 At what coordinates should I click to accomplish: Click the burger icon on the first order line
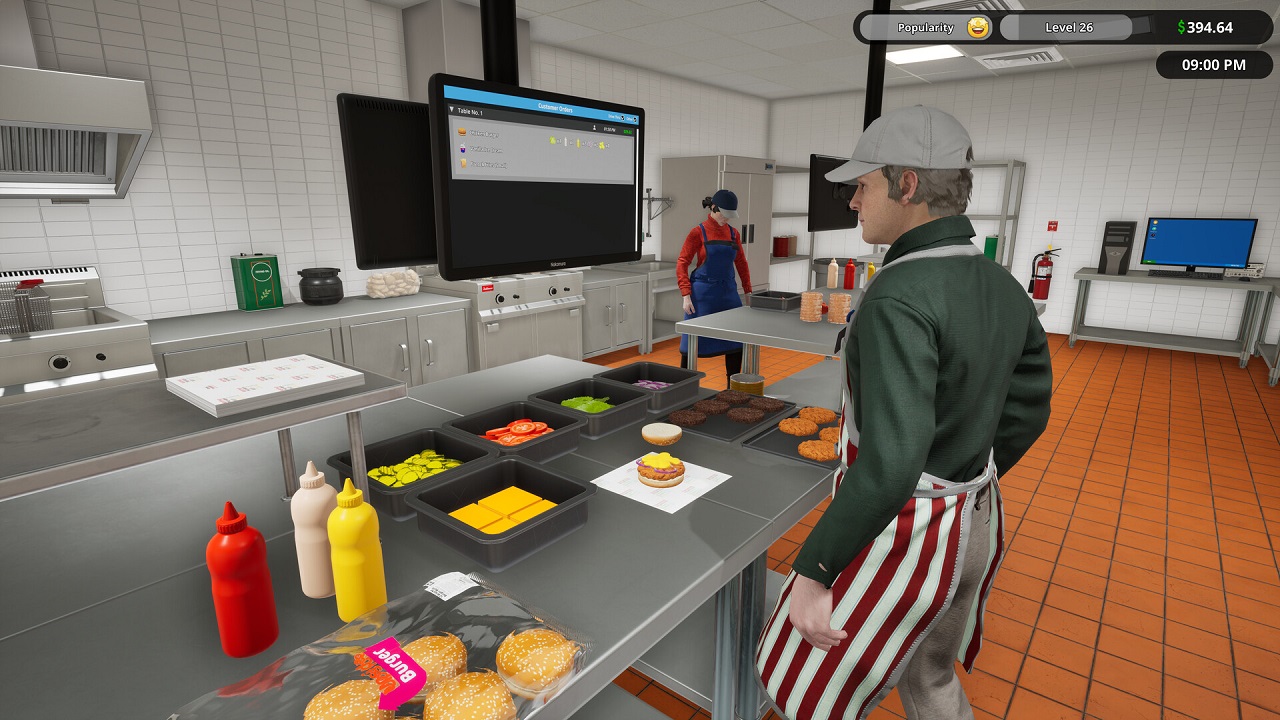(x=463, y=133)
